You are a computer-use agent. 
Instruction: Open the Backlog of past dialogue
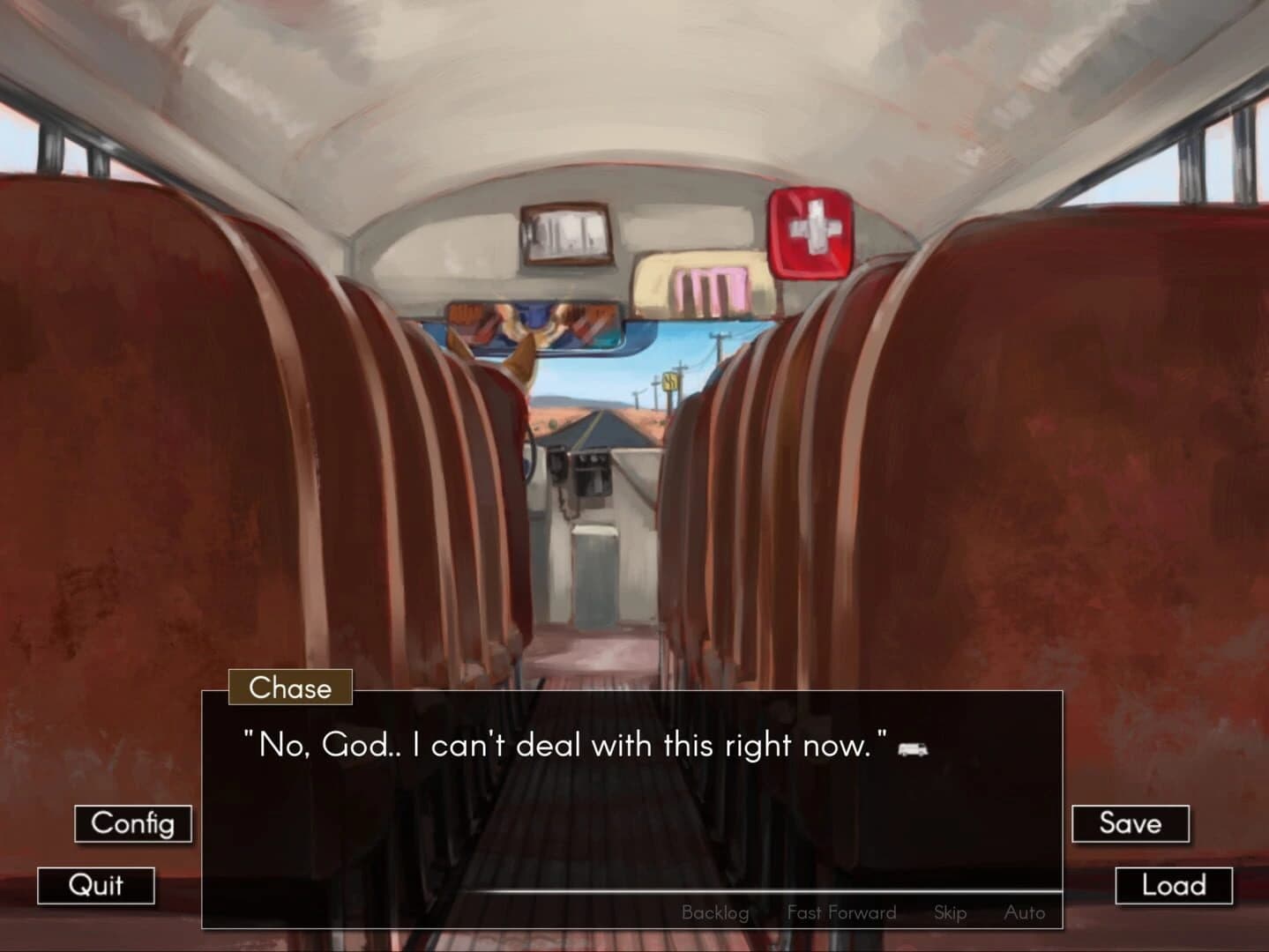[715, 912]
